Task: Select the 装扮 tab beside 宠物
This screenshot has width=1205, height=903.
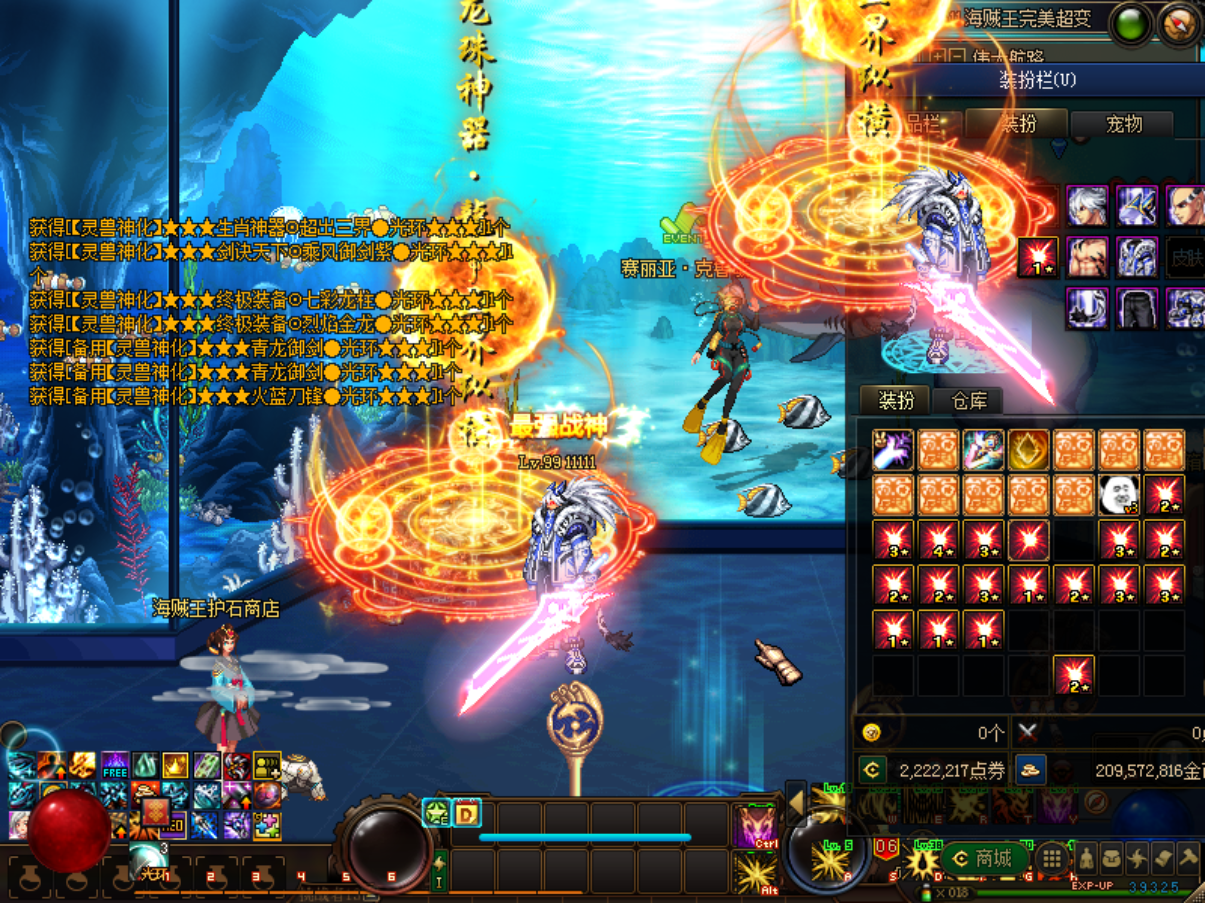Action: [x=1019, y=124]
